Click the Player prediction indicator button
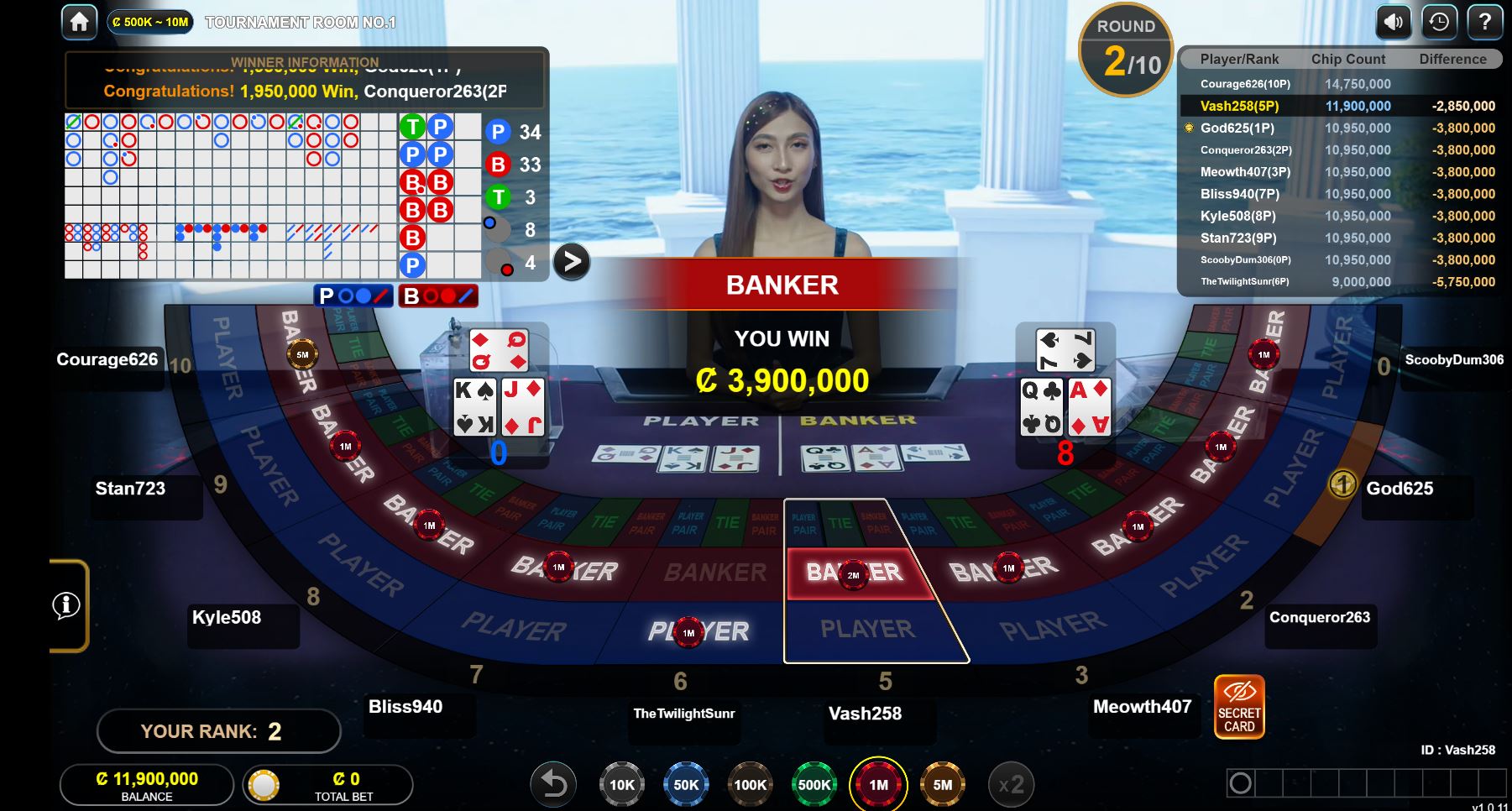The width and height of the screenshot is (1512, 811). pos(353,296)
